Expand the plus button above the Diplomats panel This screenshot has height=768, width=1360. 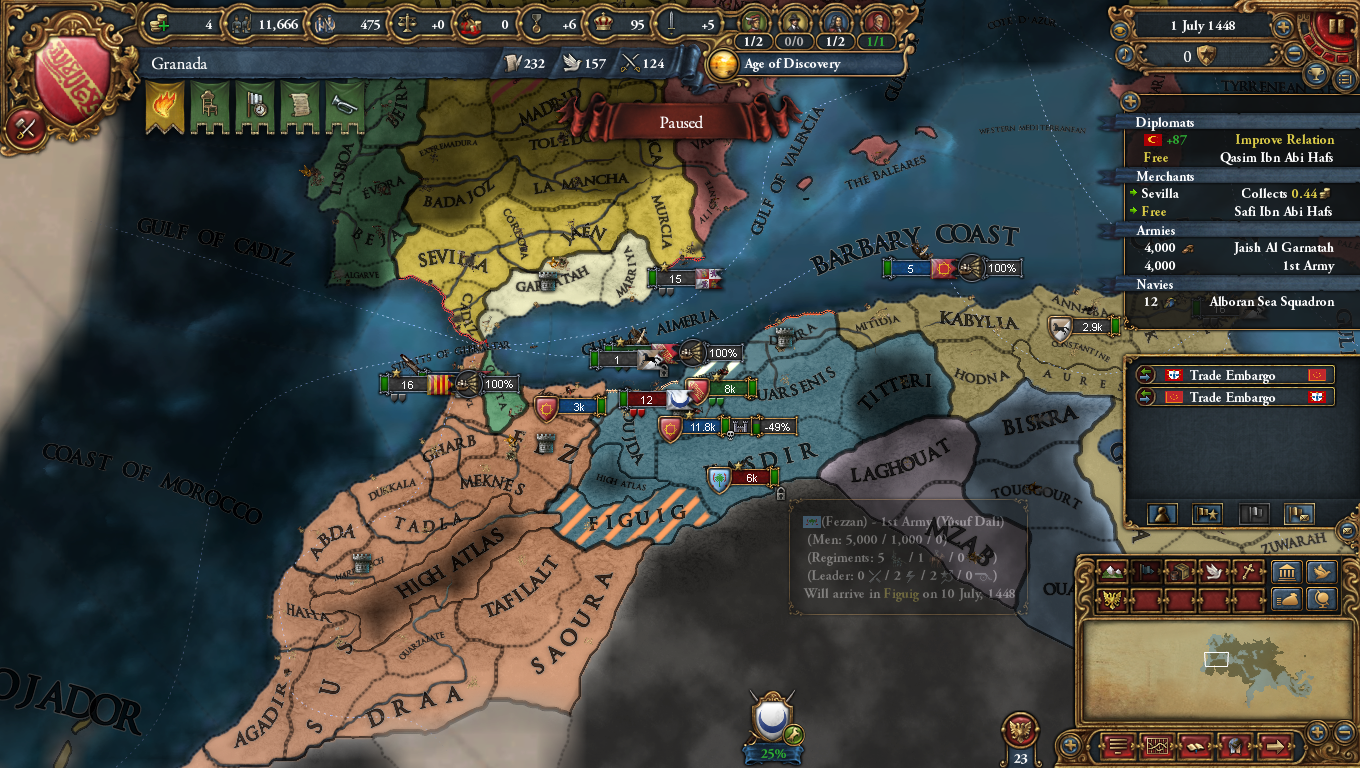[x=1130, y=103]
